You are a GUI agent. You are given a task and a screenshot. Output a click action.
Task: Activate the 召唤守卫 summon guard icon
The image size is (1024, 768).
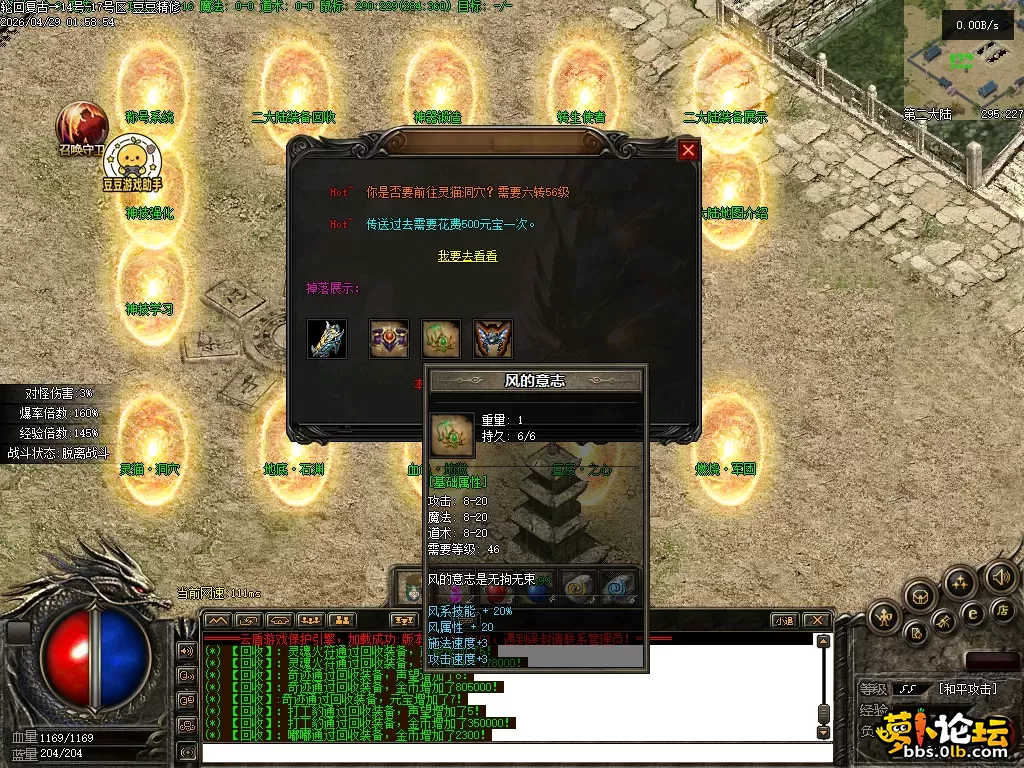click(x=82, y=125)
